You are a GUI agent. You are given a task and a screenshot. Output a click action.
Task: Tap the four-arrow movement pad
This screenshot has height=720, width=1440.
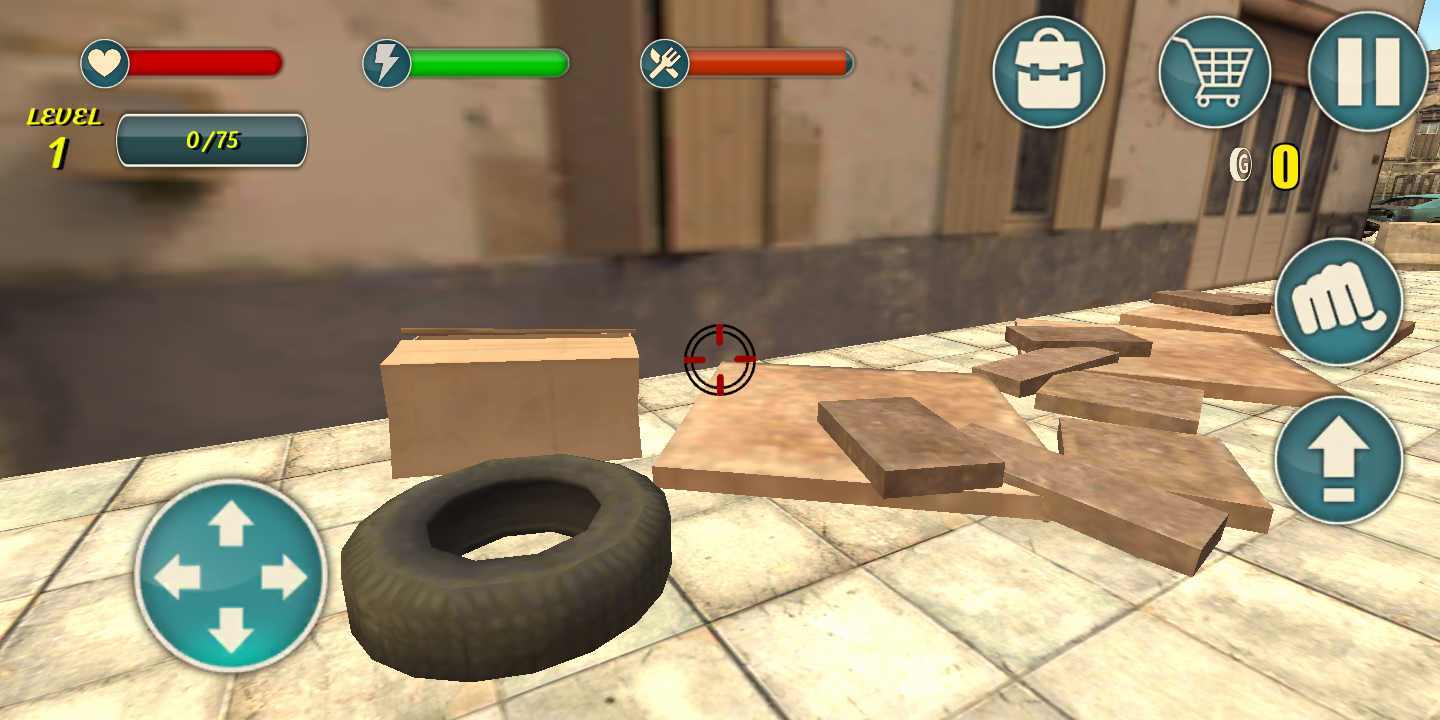(231, 577)
